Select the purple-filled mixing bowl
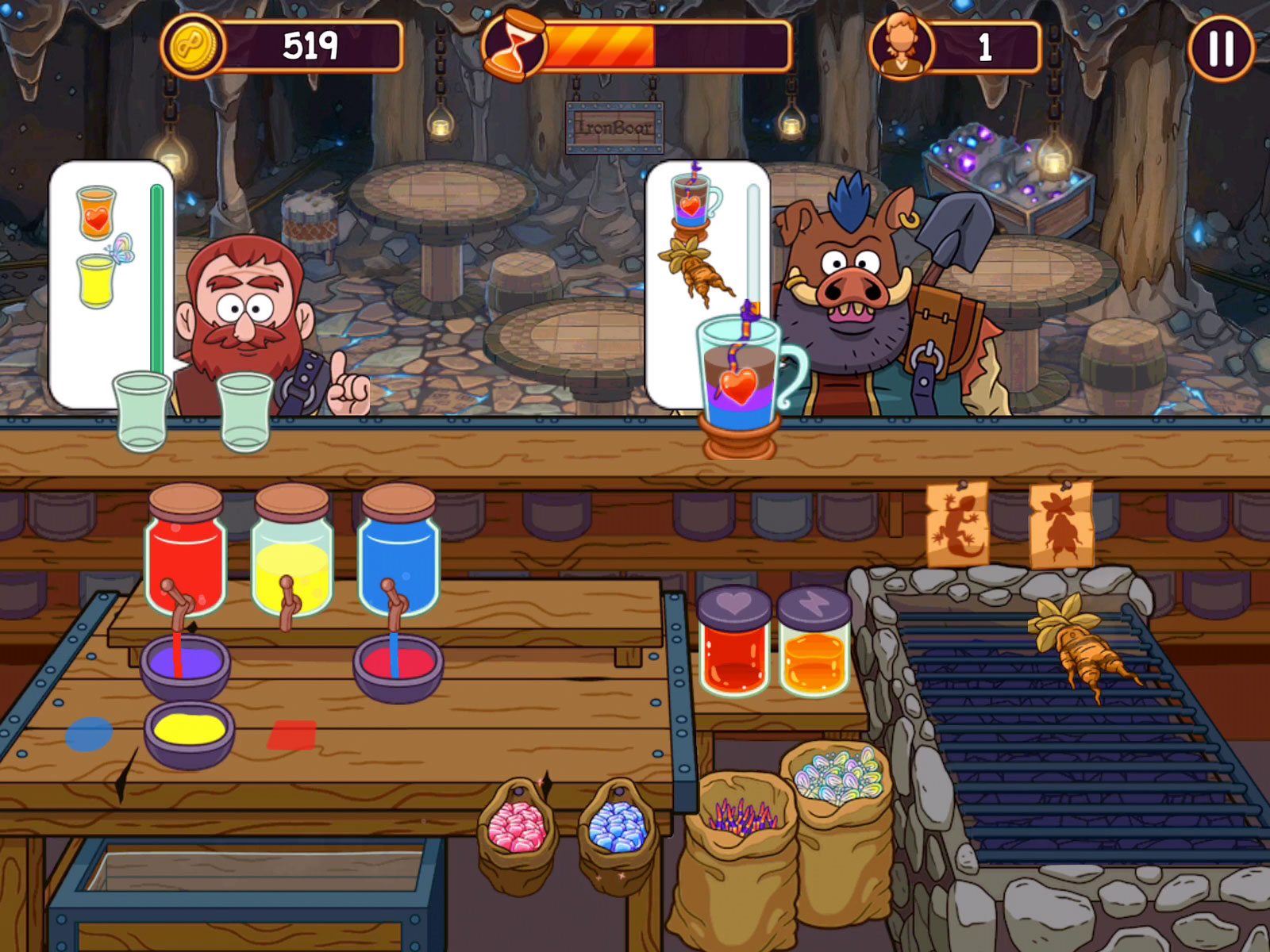This screenshot has height=952, width=1270. click(x=186, y=665)
